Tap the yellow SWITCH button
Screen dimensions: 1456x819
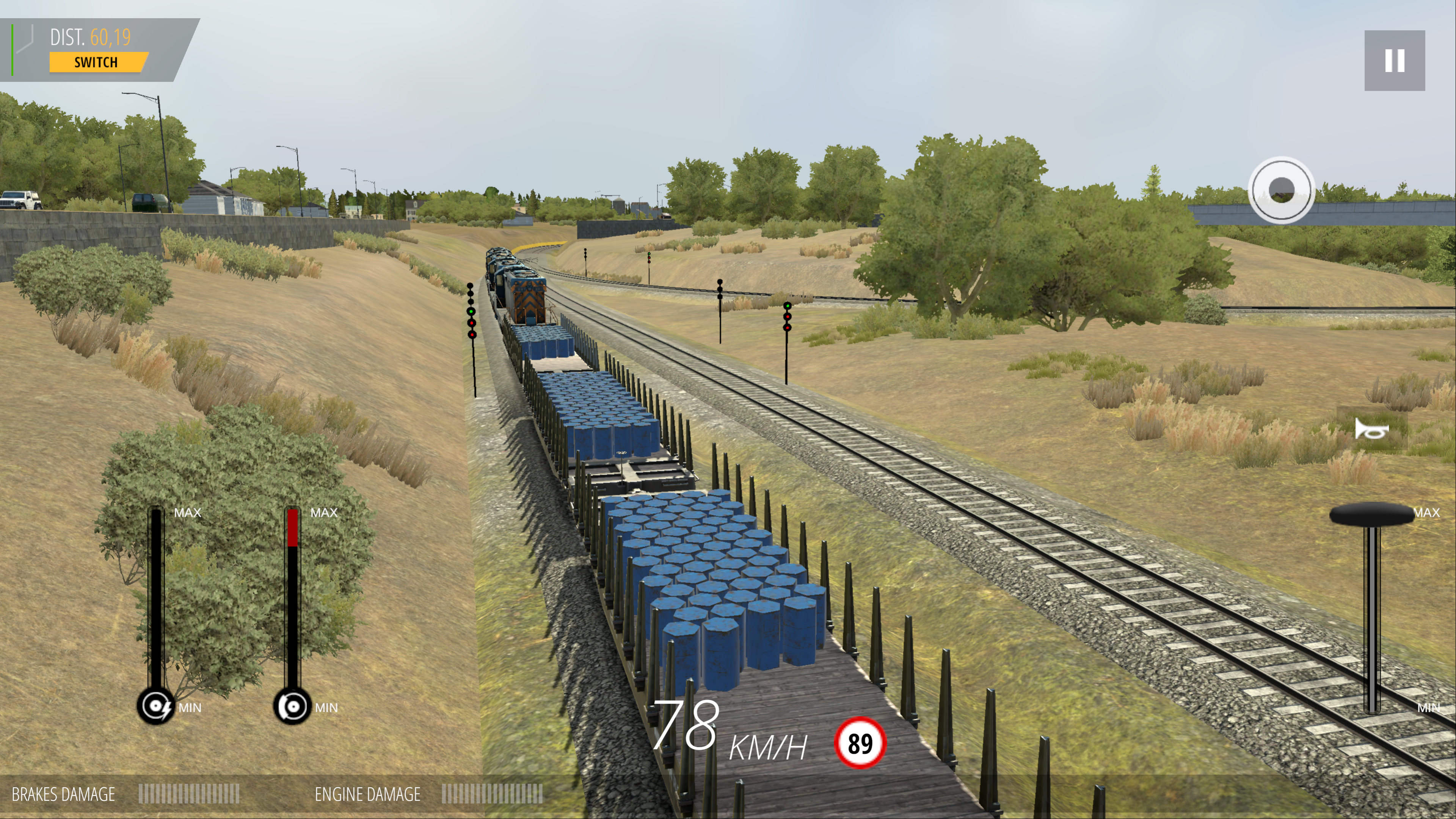97,62
